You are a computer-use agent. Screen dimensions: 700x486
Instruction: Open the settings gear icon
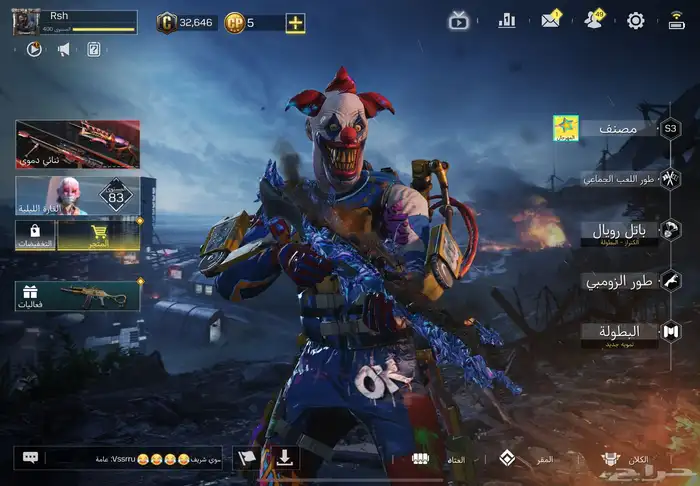pyautogui.click(x=635, y=20)
